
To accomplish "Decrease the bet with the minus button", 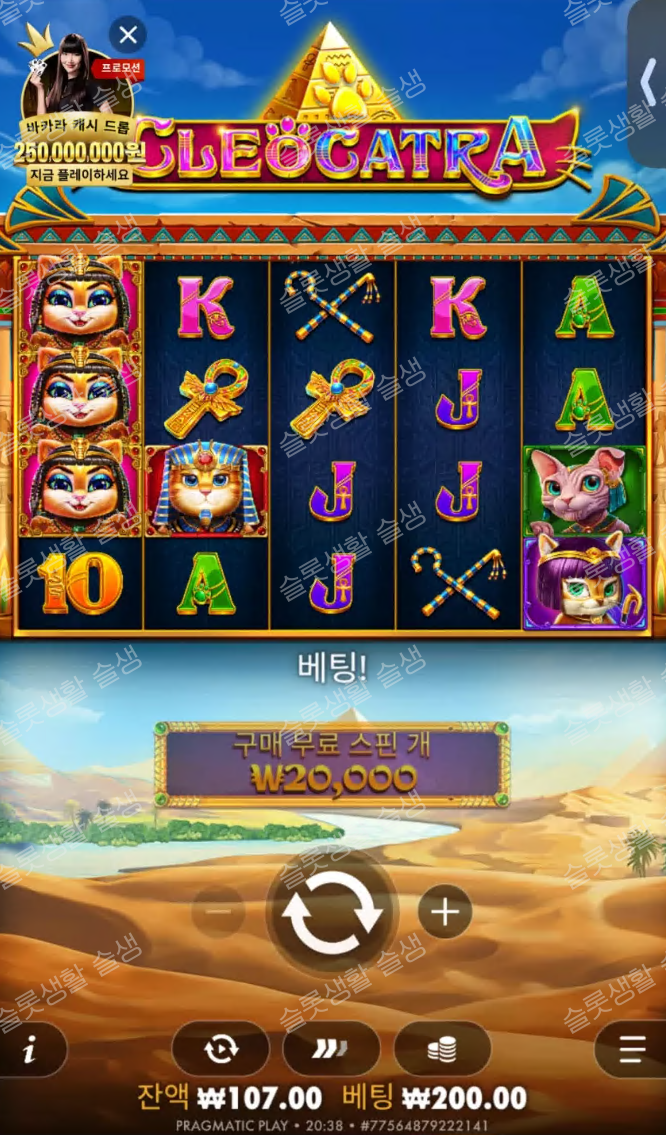I will click(x=219, y=912).
